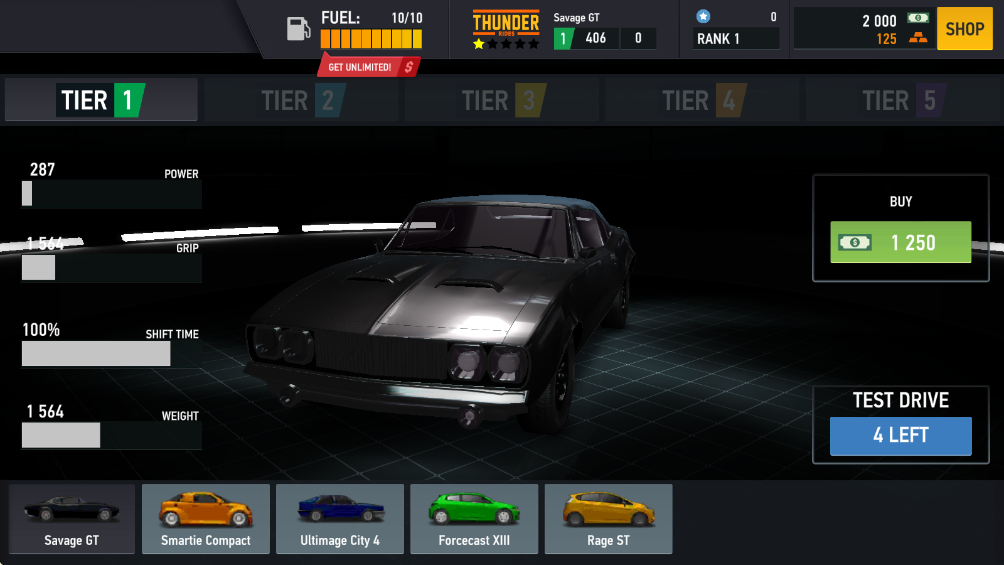Open the SHOP button
1004x565 pixels.
pos(965,29)
